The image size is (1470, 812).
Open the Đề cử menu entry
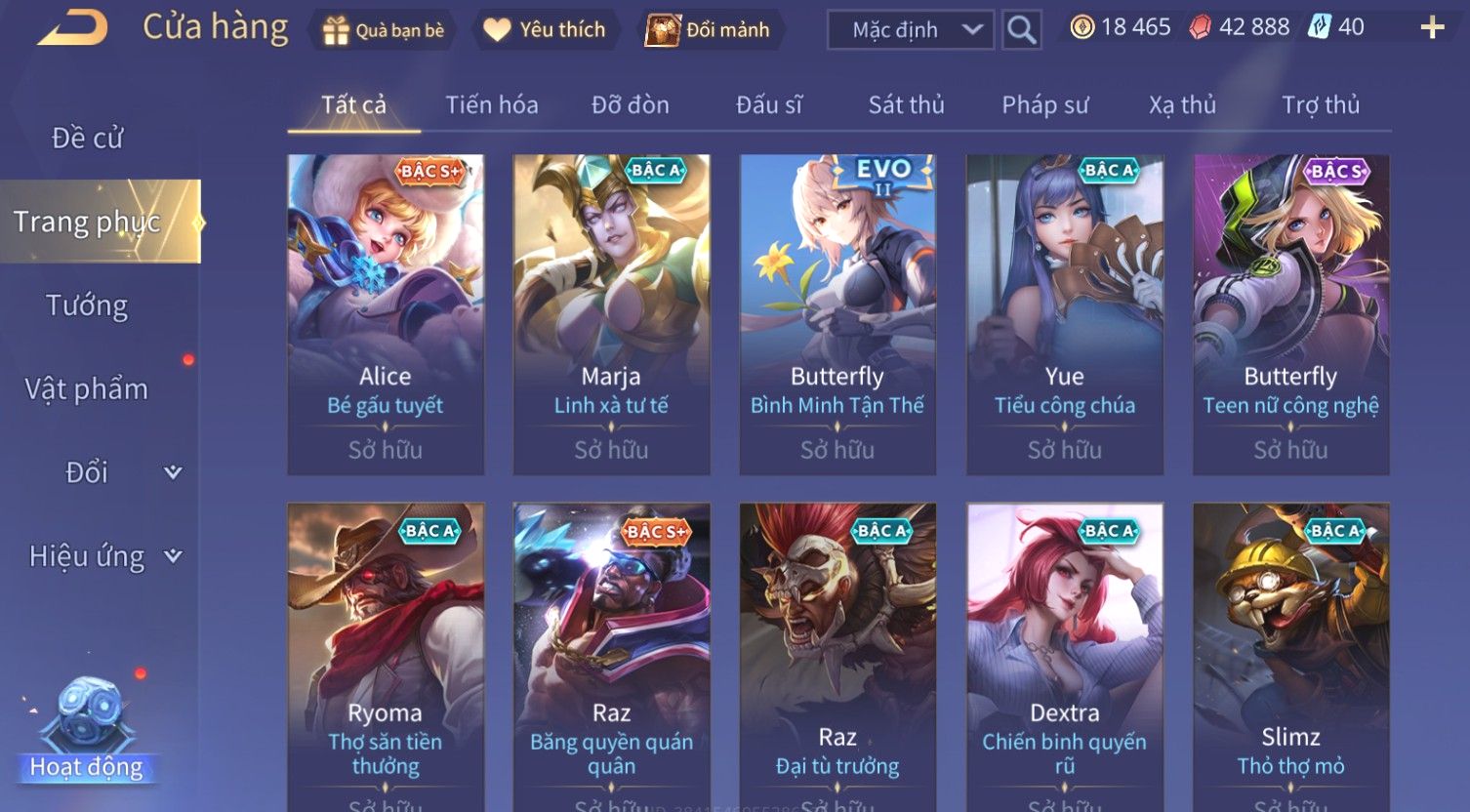[x=88, y=139]
